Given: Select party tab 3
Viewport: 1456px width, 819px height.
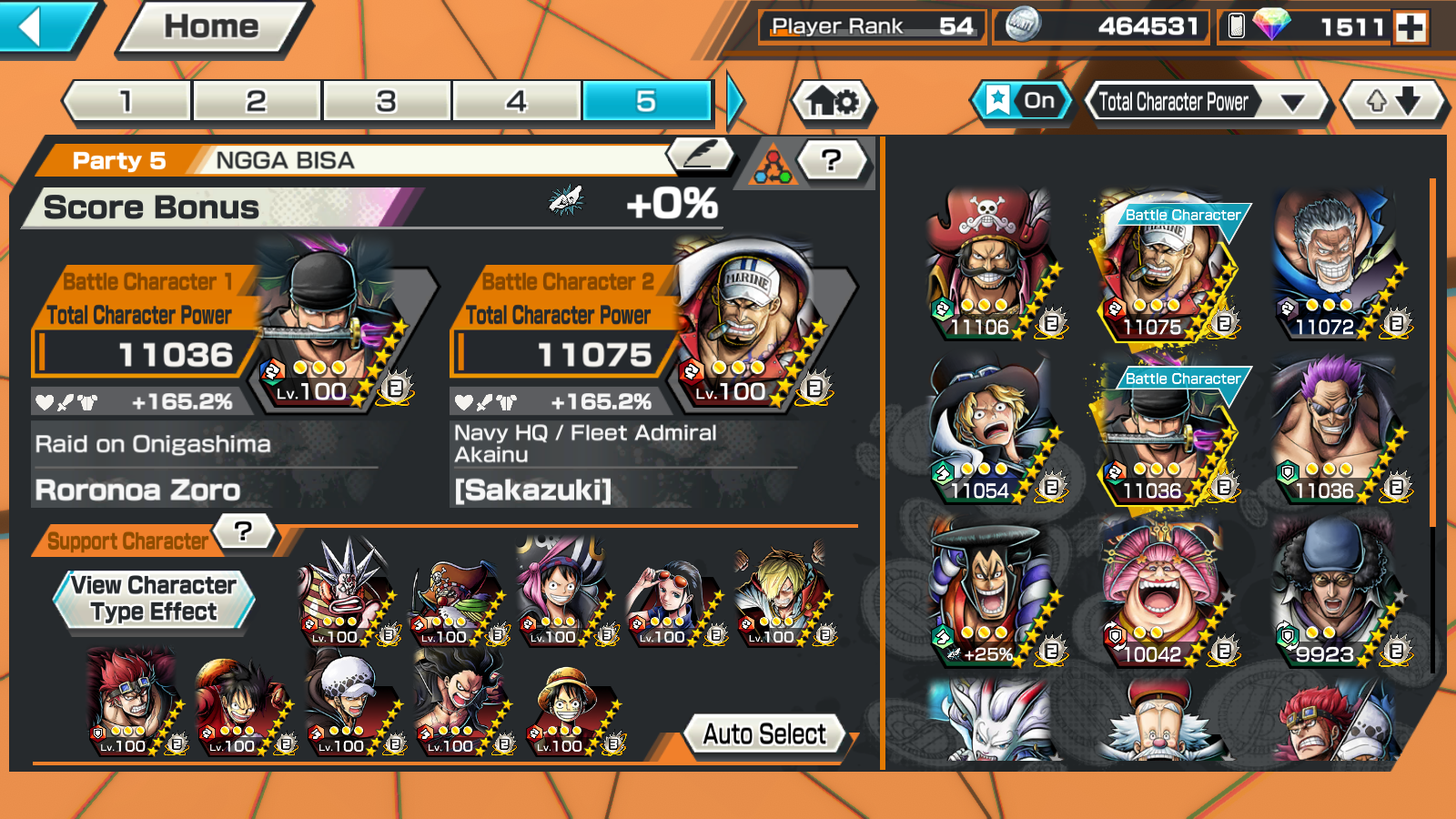Looking at the screenshot, I should click(x=387, y=101).
